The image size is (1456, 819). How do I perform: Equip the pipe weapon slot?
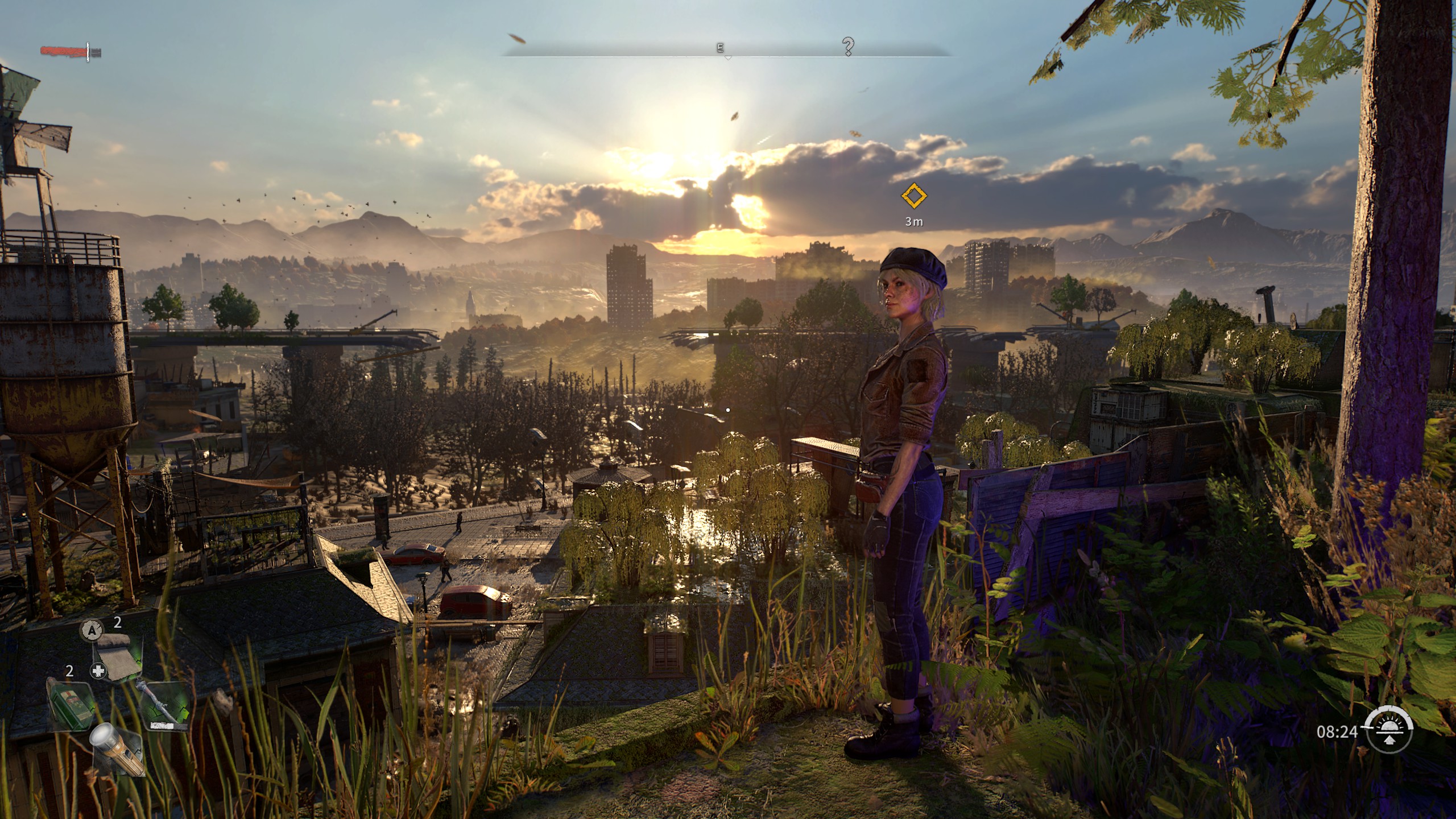coord(165,705)
